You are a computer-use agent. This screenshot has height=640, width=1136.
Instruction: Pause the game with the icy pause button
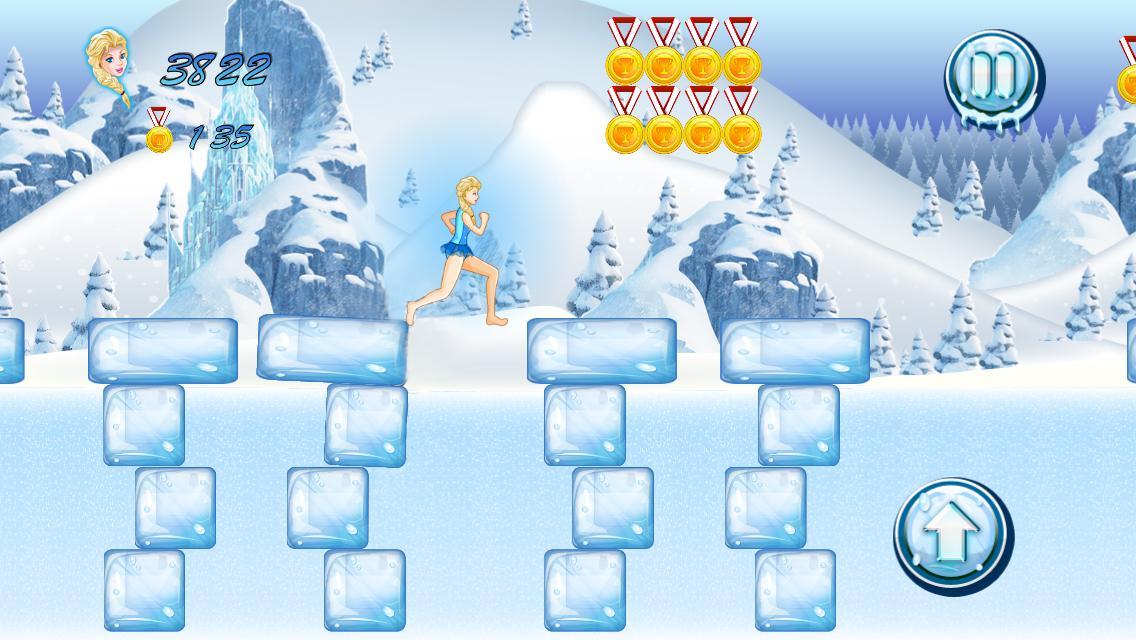click(993, 78)
